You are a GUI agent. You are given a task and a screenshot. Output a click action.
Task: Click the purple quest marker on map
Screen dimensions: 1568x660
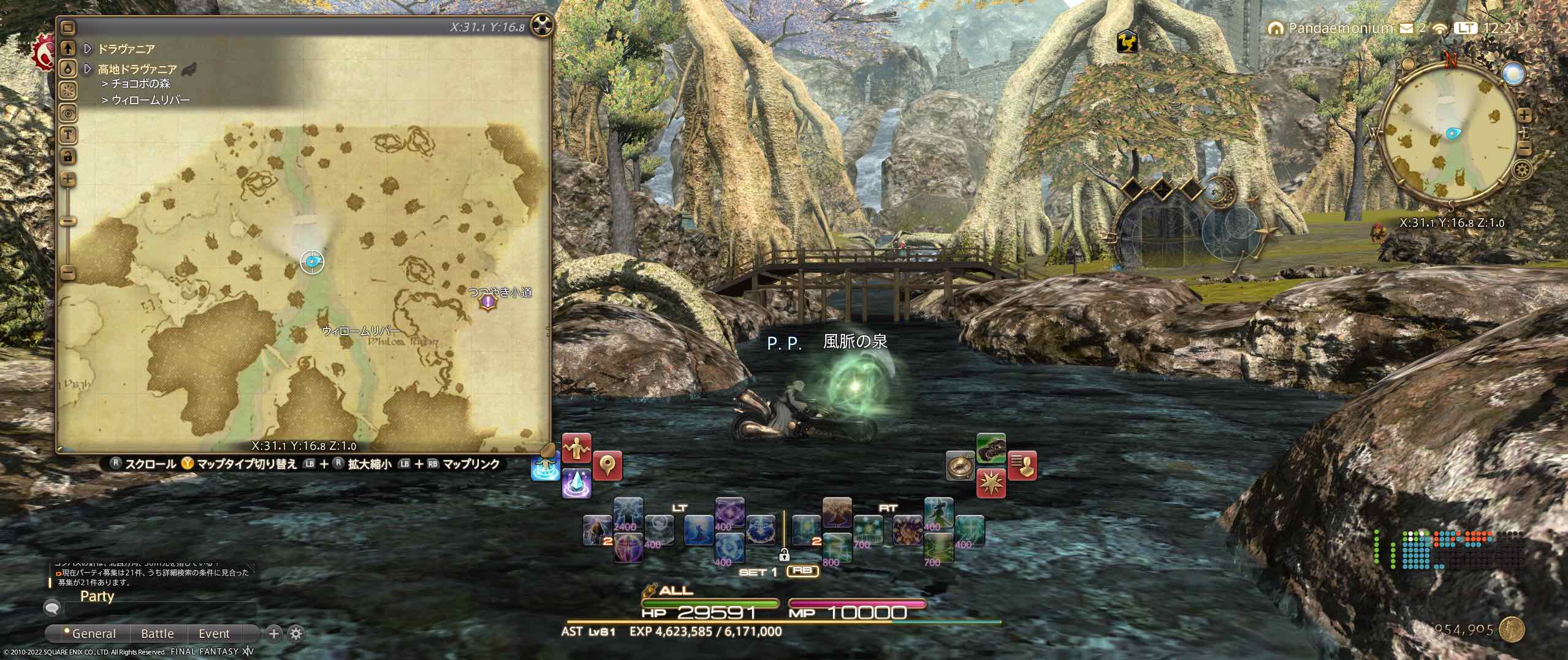point(488,302)
